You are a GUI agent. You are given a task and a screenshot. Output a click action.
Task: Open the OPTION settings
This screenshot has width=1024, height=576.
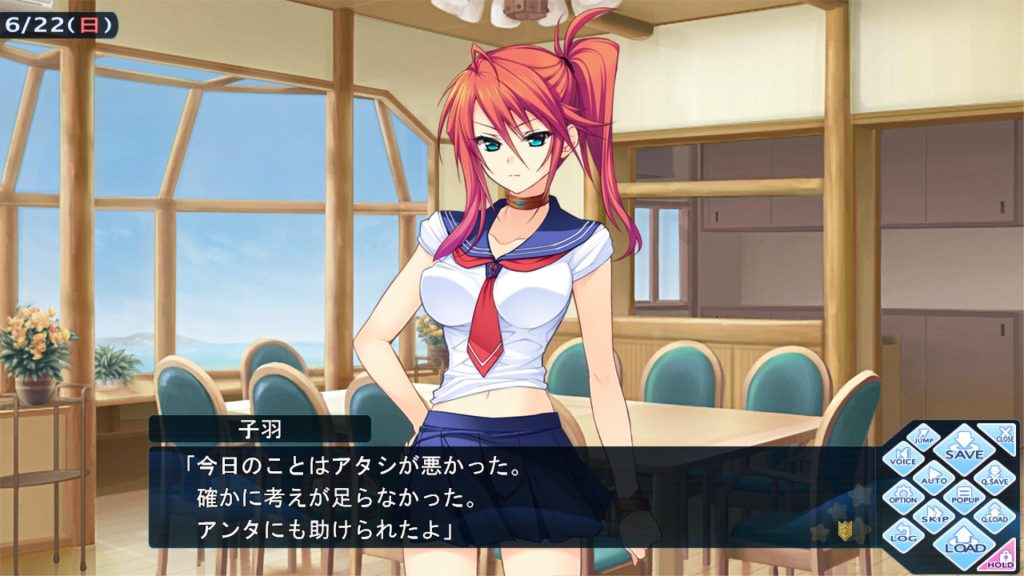[x=904, y=495]
